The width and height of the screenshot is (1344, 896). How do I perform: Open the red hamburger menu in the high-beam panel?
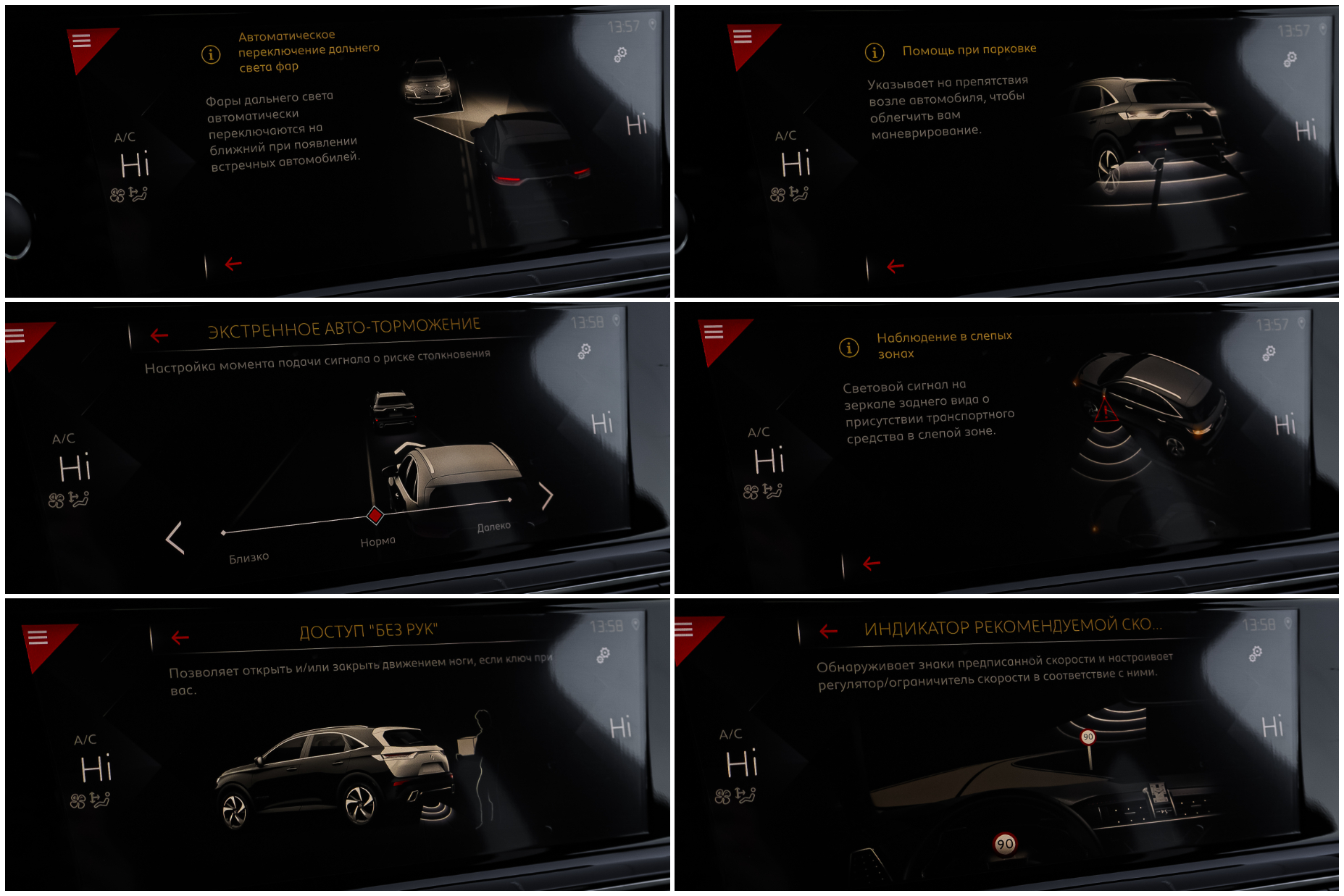82,41
